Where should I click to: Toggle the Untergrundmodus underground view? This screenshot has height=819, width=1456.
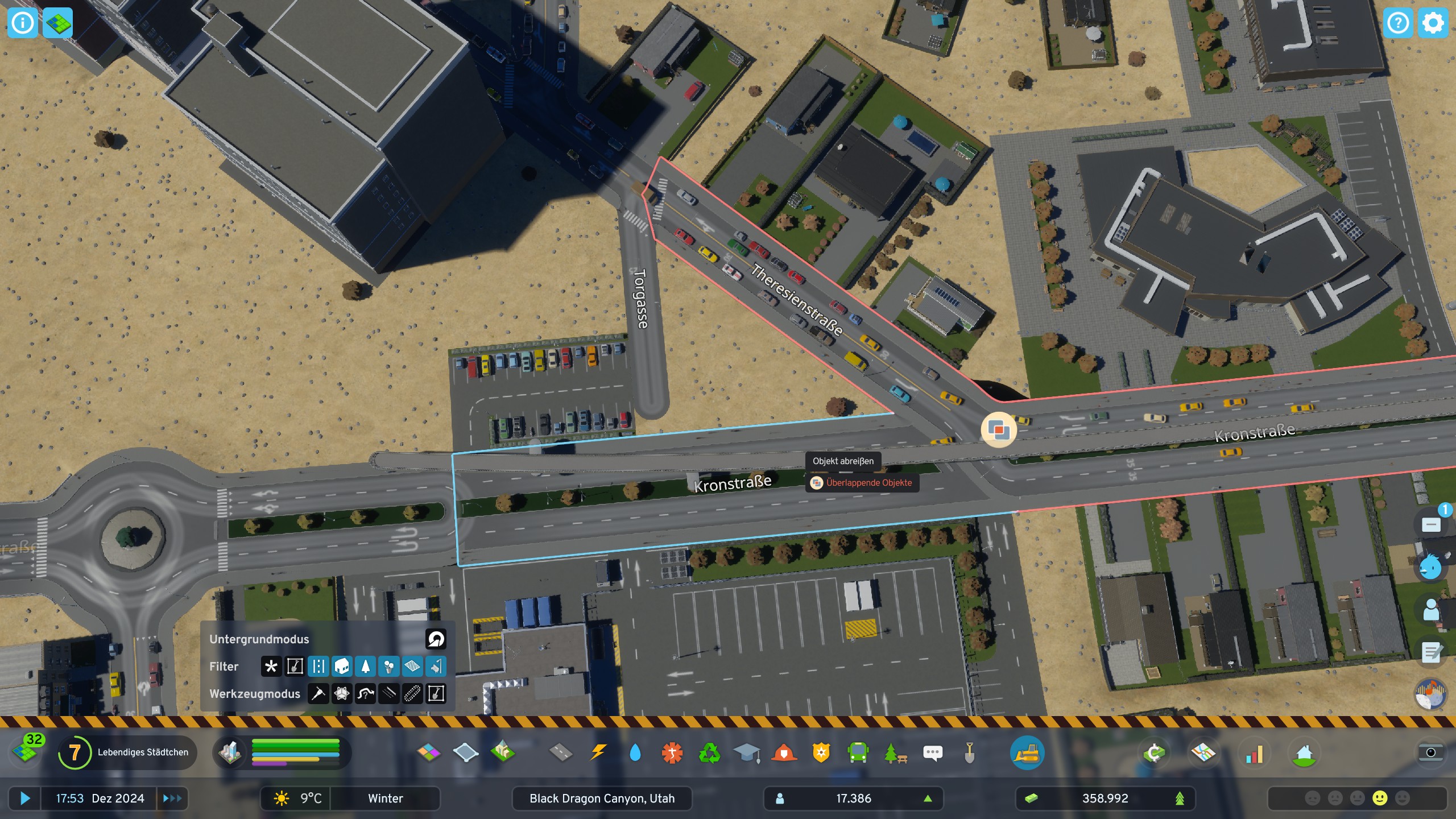point(435,639)
